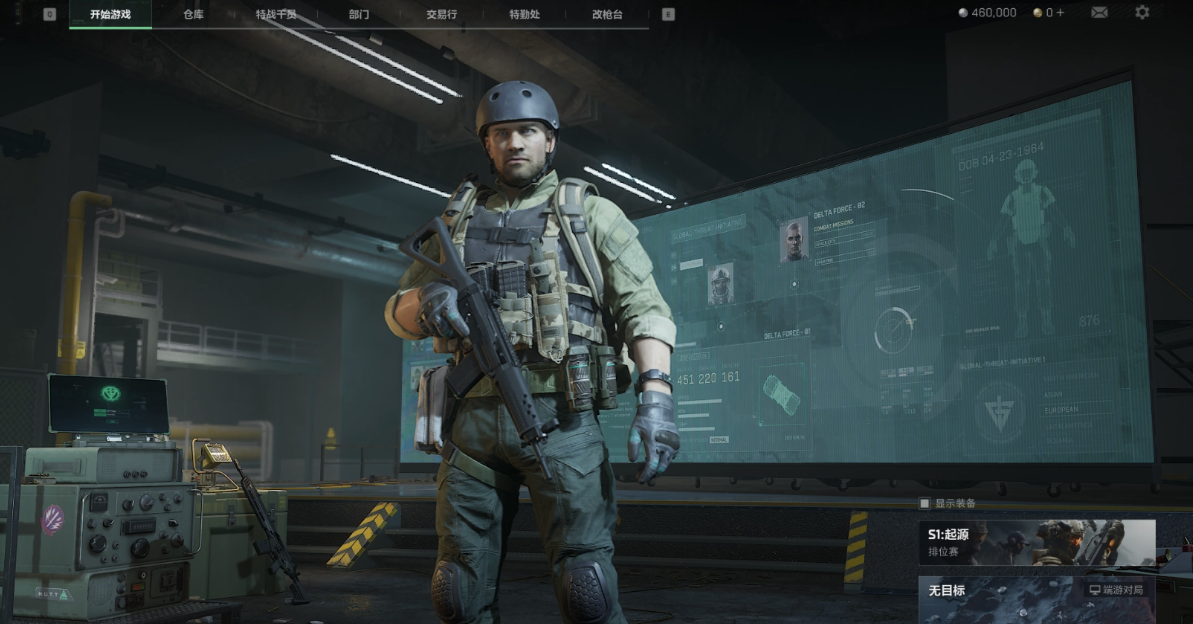Toggle the 显示装备 (Show Equipment) checkbox
The height and width of the screenshot is (624, 1193).
[925, 503]
